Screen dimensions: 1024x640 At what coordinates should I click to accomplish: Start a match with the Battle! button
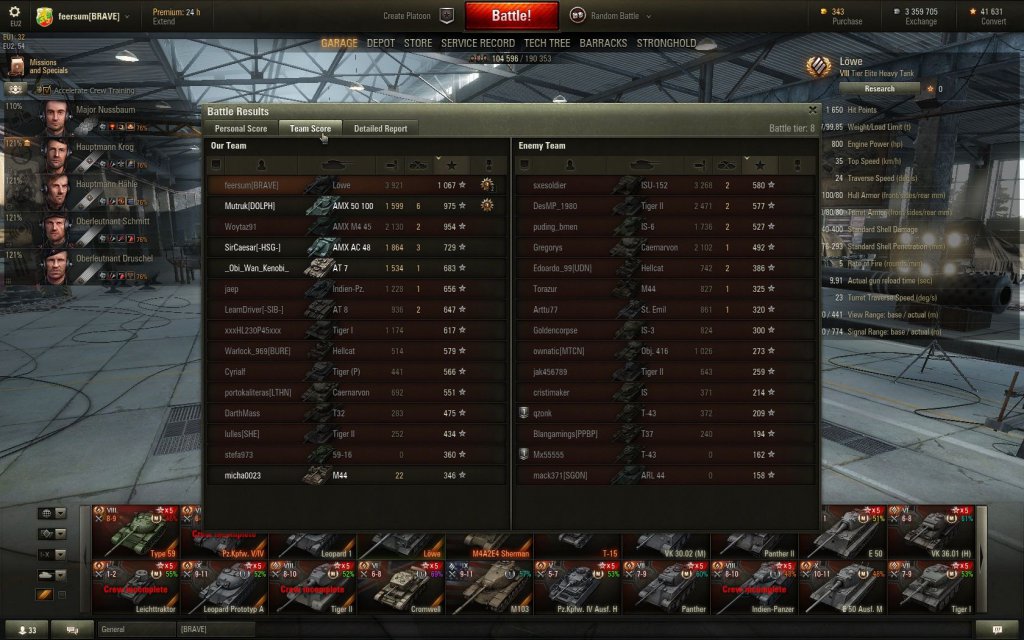point(511,16)
